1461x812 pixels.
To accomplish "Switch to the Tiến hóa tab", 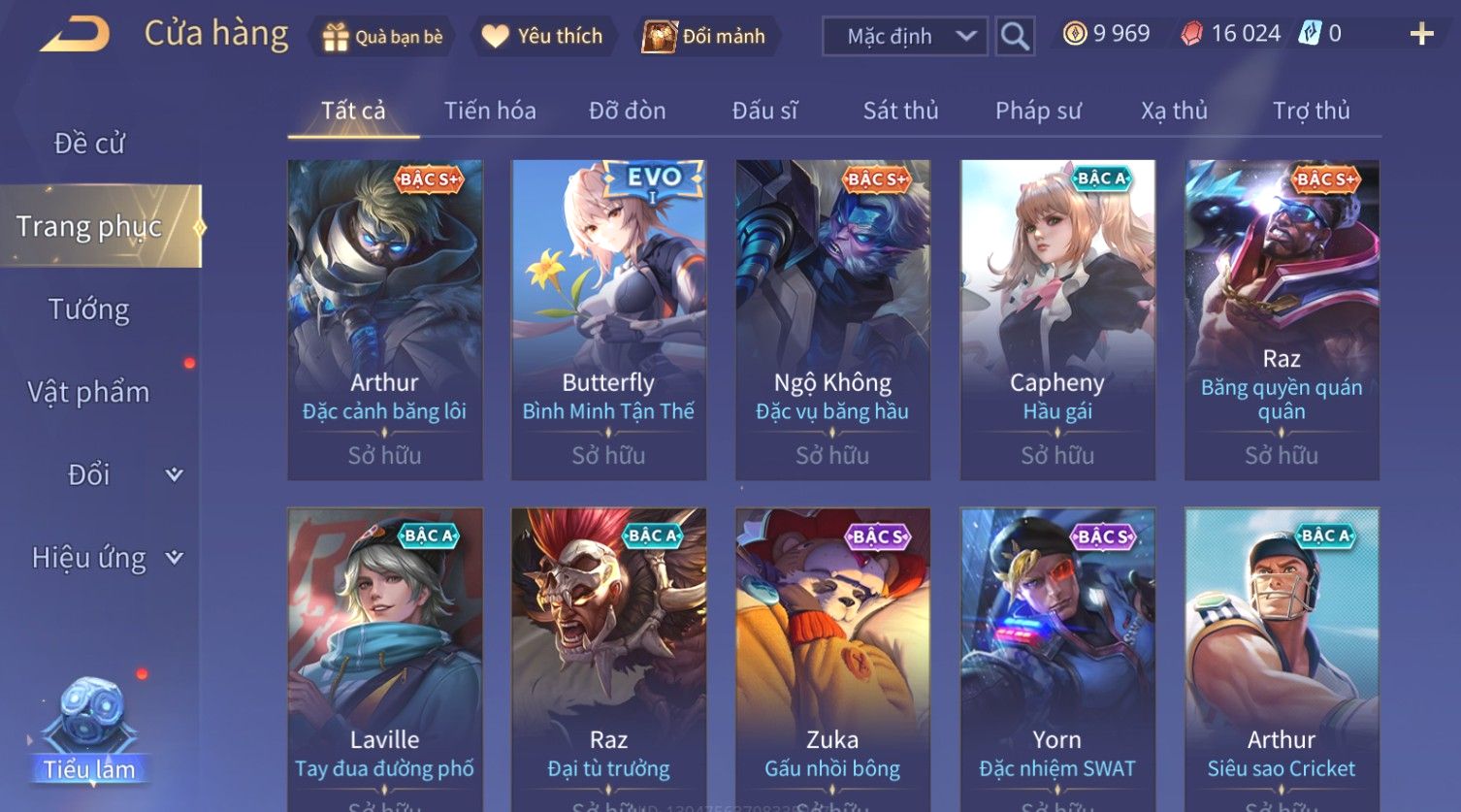I will [x=490, y=111].
